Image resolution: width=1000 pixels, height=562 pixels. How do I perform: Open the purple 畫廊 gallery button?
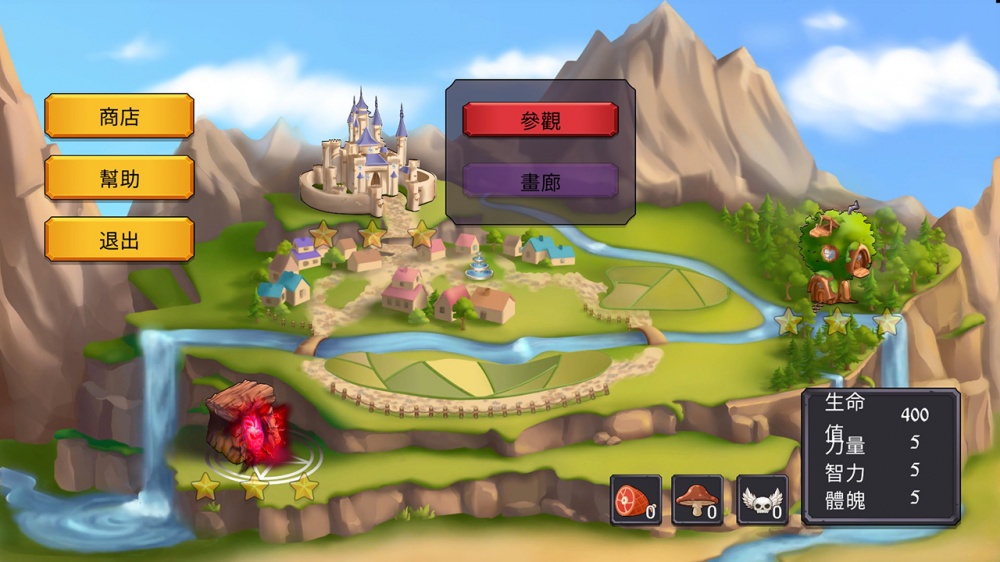[540, 181]
